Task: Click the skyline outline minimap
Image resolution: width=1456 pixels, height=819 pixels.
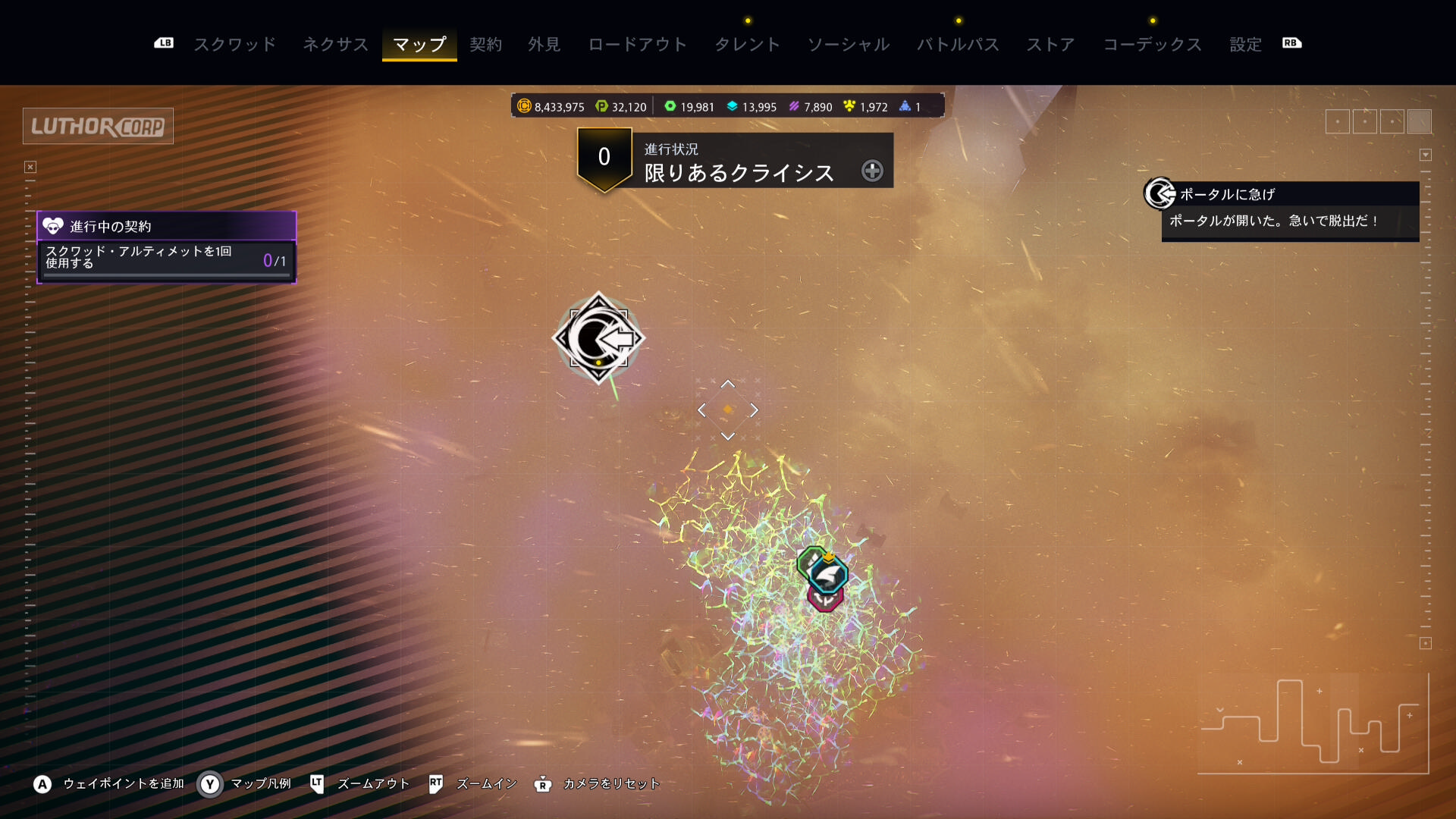Action: point(1312,724)
